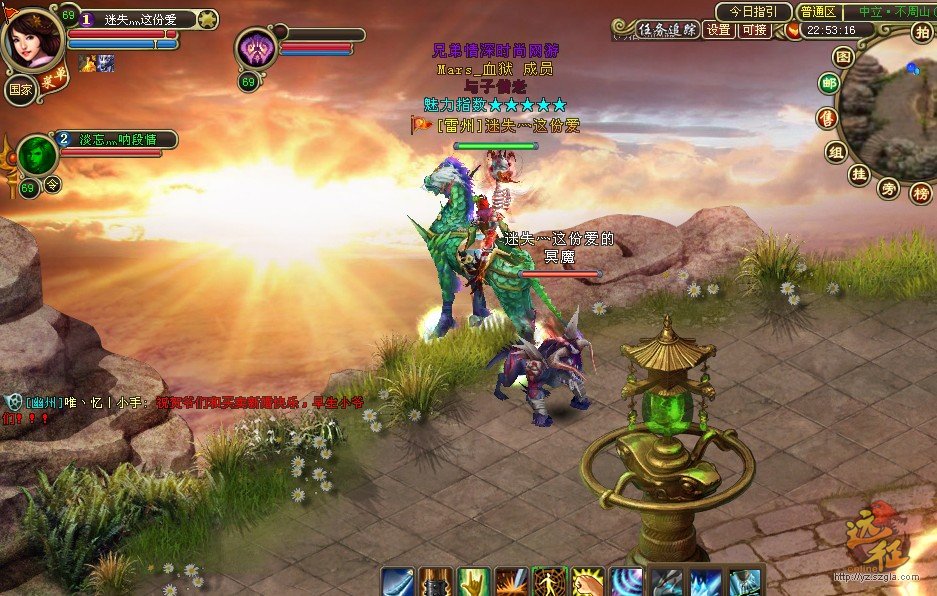Activate the spider web figure skill
This screenshot has height=596, width=937.
[x=549, y=581]
